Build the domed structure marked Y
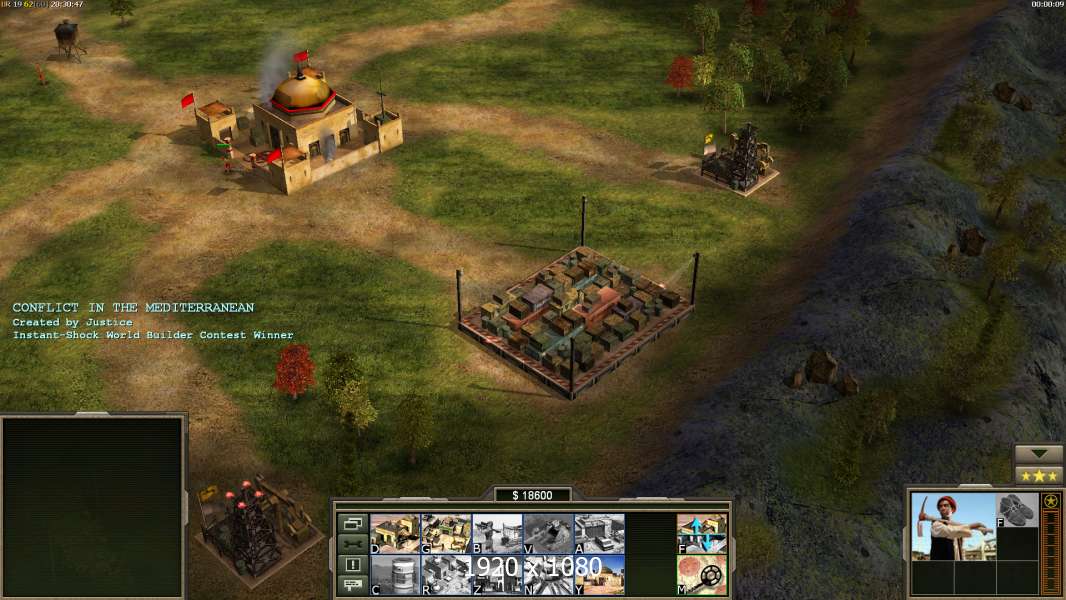The height and width of the screenshot is (600, 1066). [x=599, y=575]
